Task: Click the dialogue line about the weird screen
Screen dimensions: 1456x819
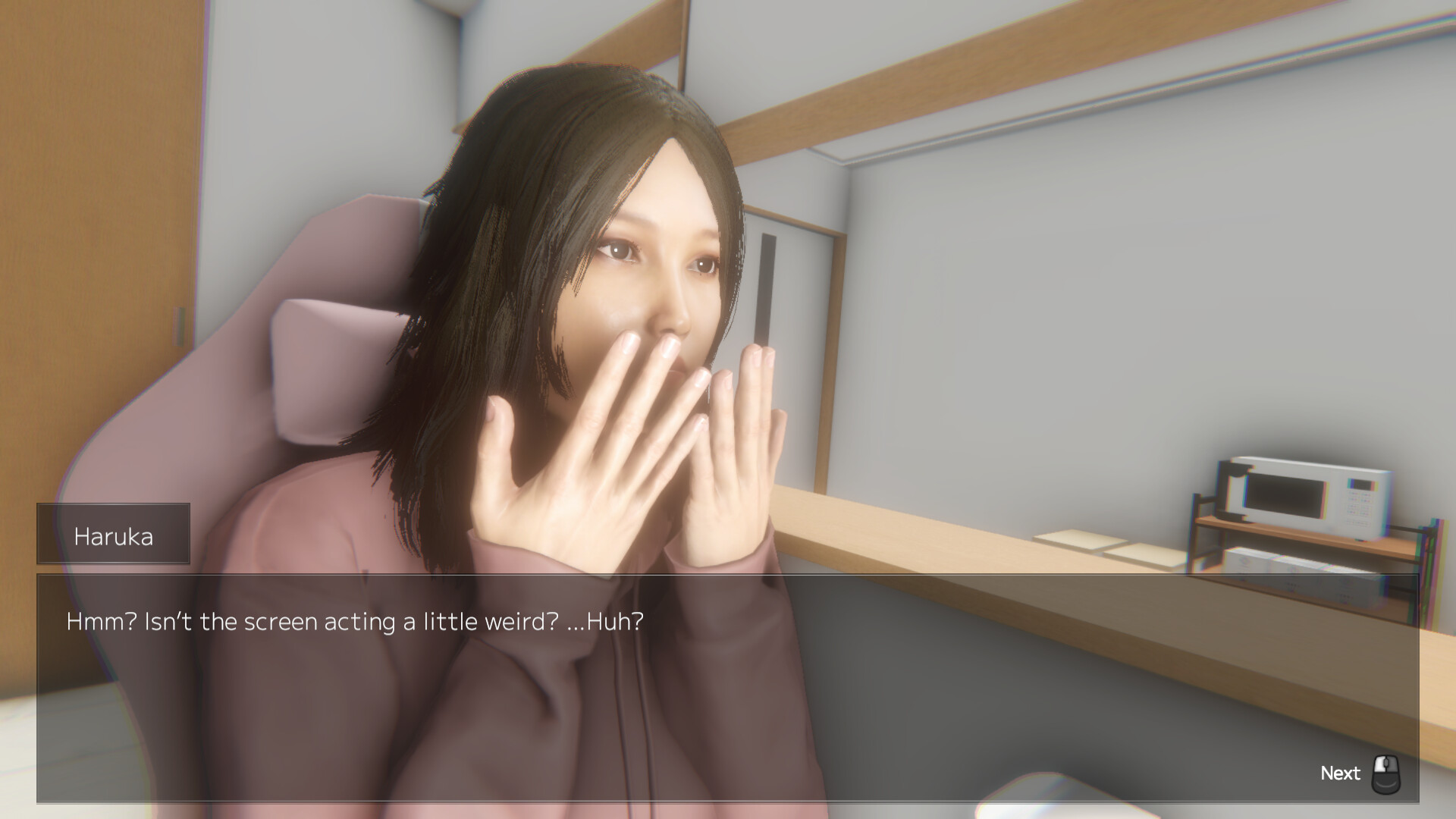Action: pos(353,622)
